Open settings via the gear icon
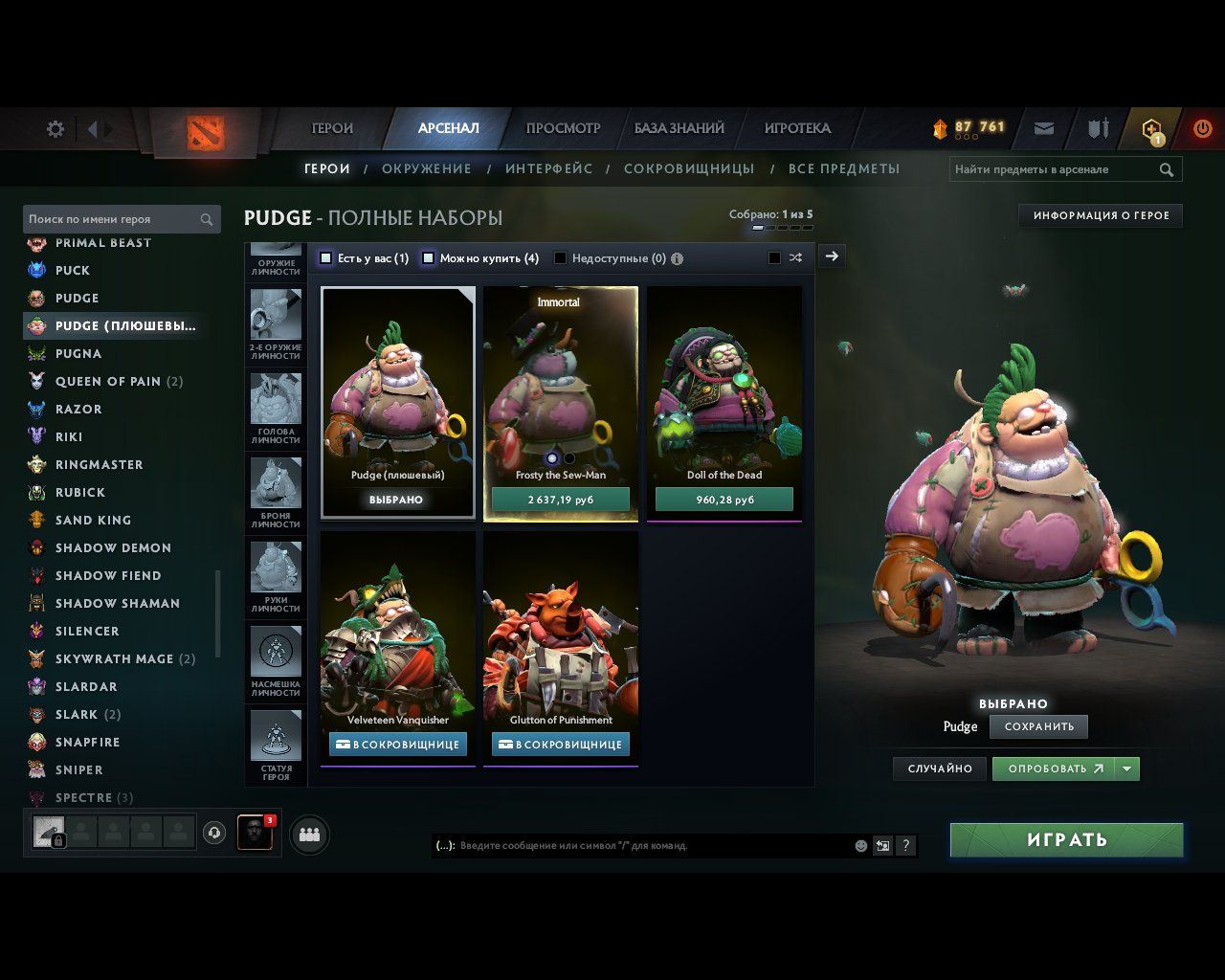The height and width of the screenshot is (980, 1225). [x=56, y=129]
